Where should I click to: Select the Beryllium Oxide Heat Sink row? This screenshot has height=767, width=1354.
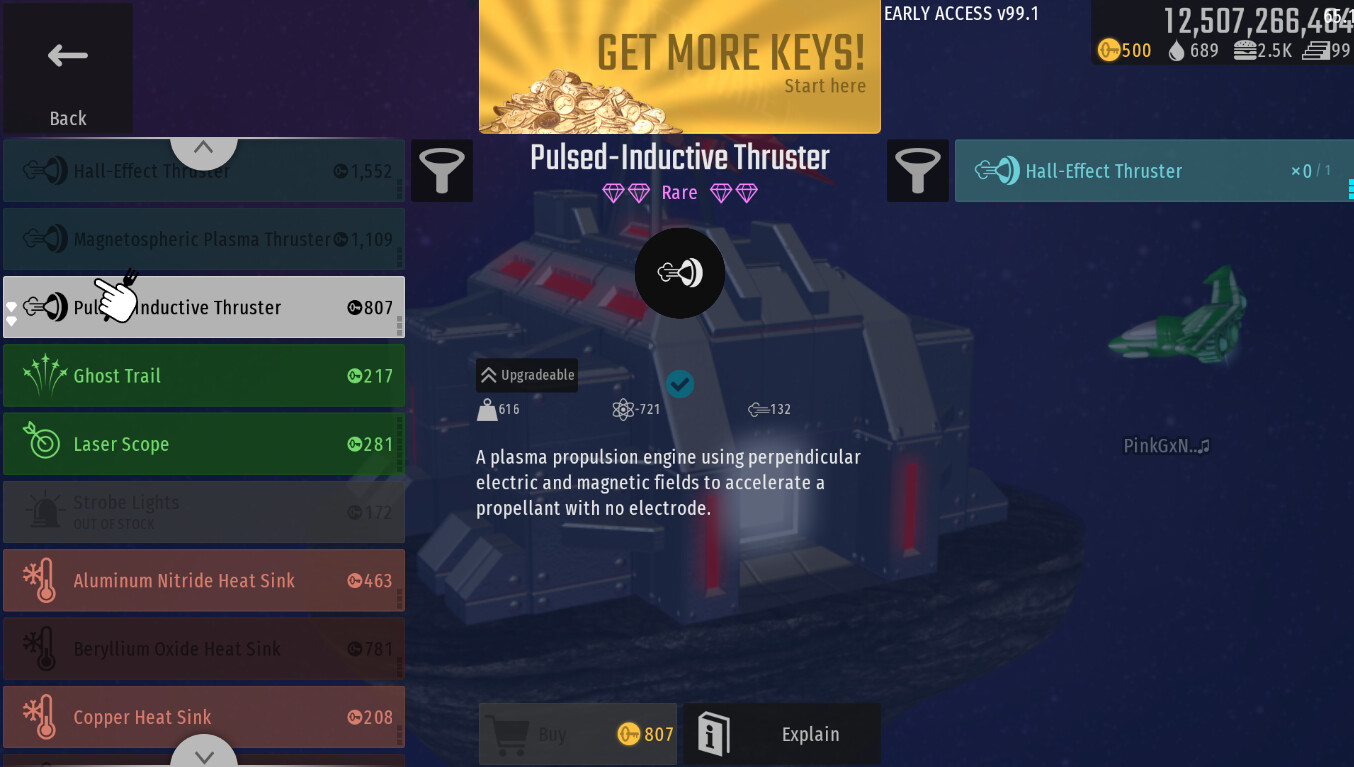[x=204, y=649]
